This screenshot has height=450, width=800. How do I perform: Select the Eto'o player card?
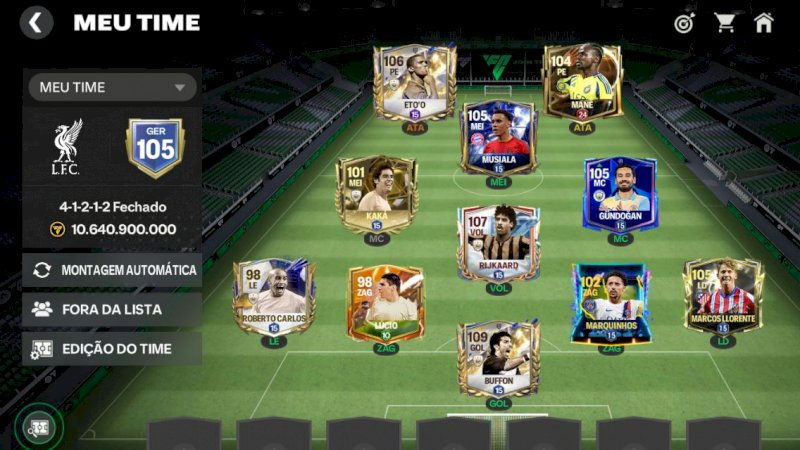415,84
